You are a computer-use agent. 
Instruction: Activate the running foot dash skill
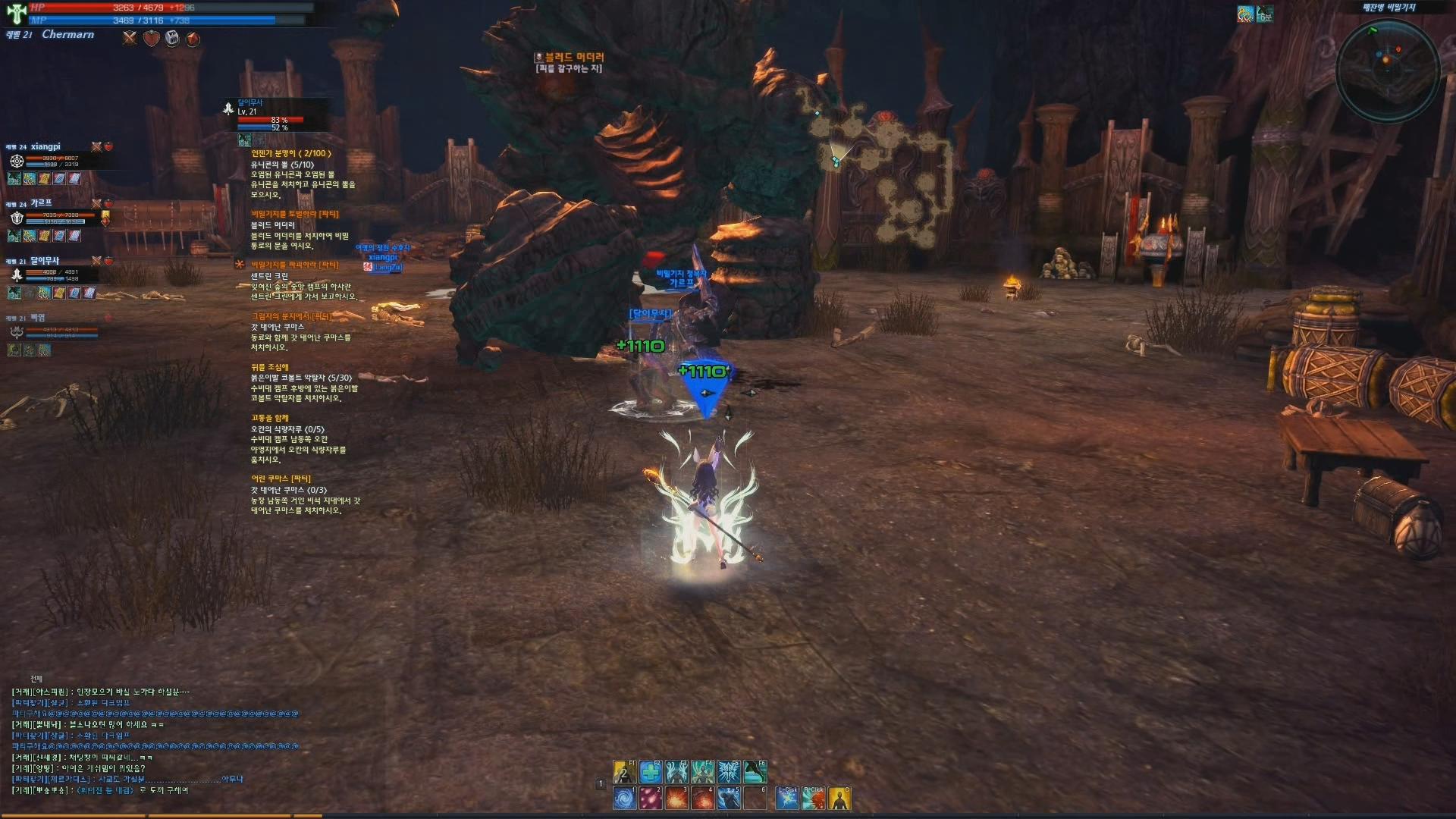(x=755, y=772)
